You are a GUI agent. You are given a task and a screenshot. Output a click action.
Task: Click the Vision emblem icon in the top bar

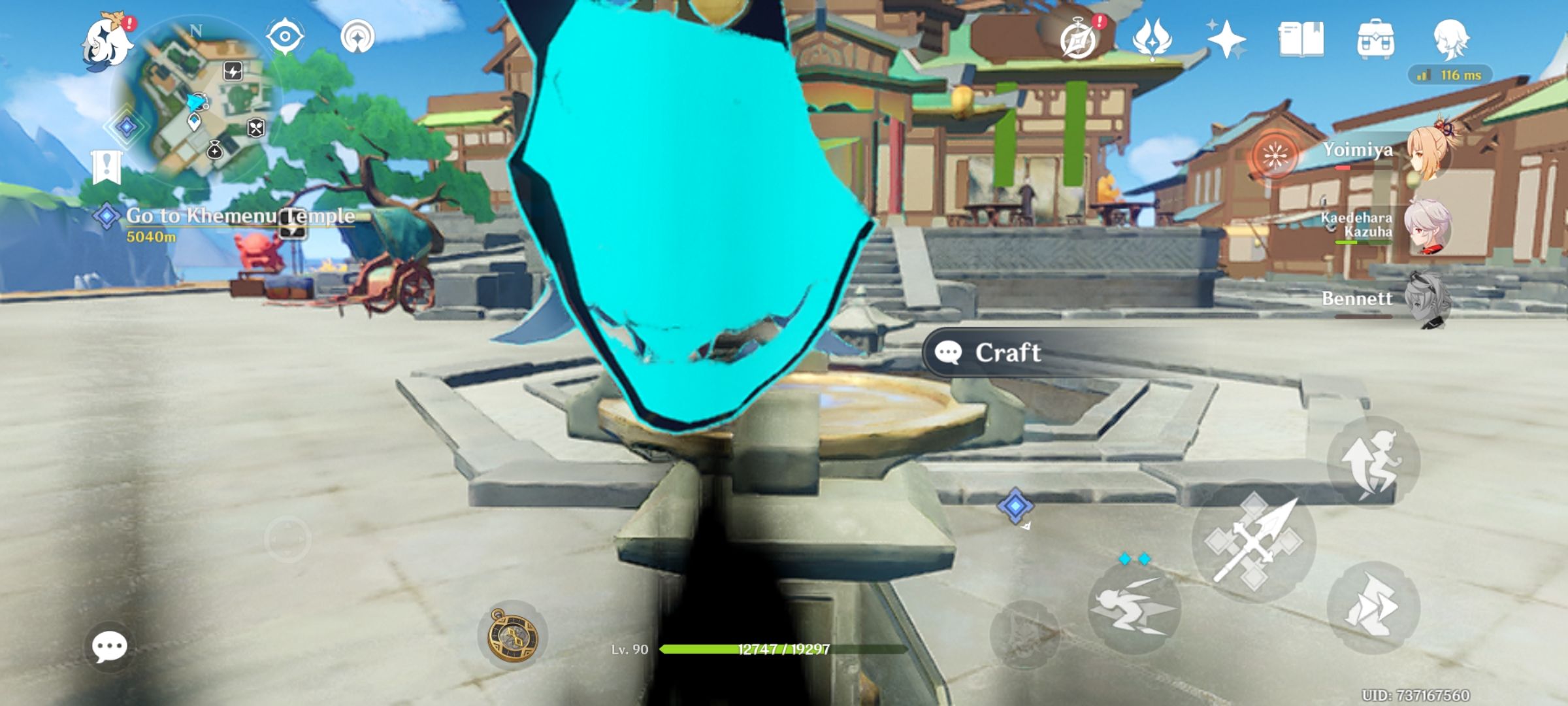[x=1153, y=41]
